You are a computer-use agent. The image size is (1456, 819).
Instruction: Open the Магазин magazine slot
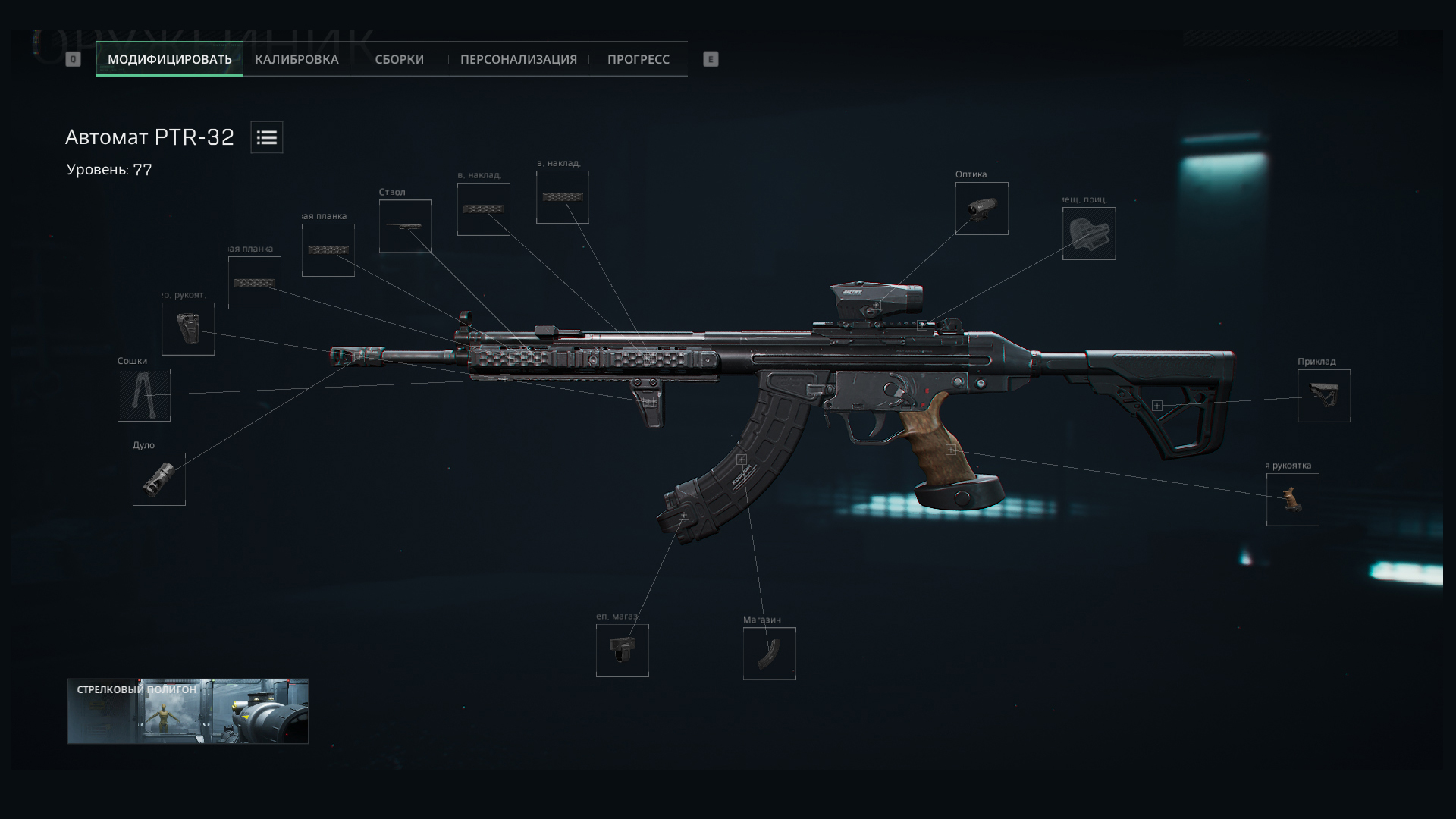coord(769,654)
